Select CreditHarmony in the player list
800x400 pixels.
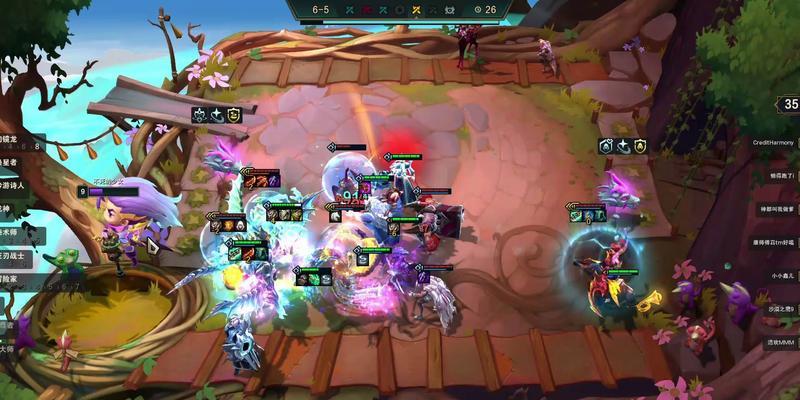pos(776,143)
